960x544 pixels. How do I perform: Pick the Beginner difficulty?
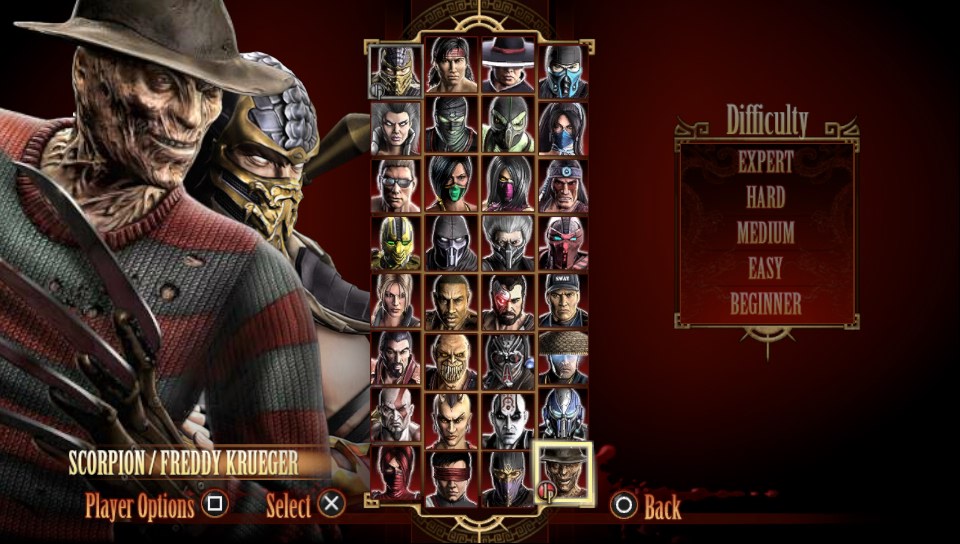click(765, 303)
